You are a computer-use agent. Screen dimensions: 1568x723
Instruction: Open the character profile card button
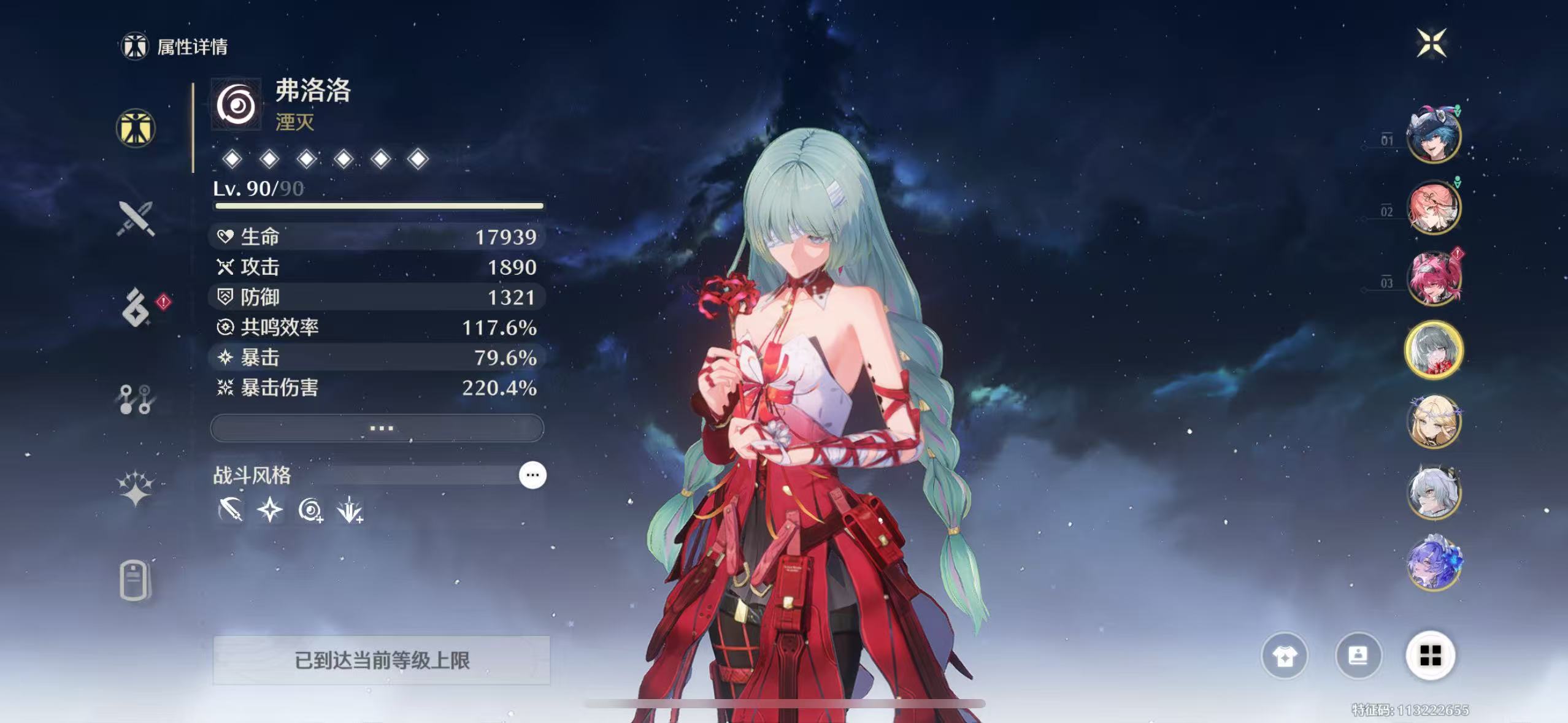pos(1358,656)
